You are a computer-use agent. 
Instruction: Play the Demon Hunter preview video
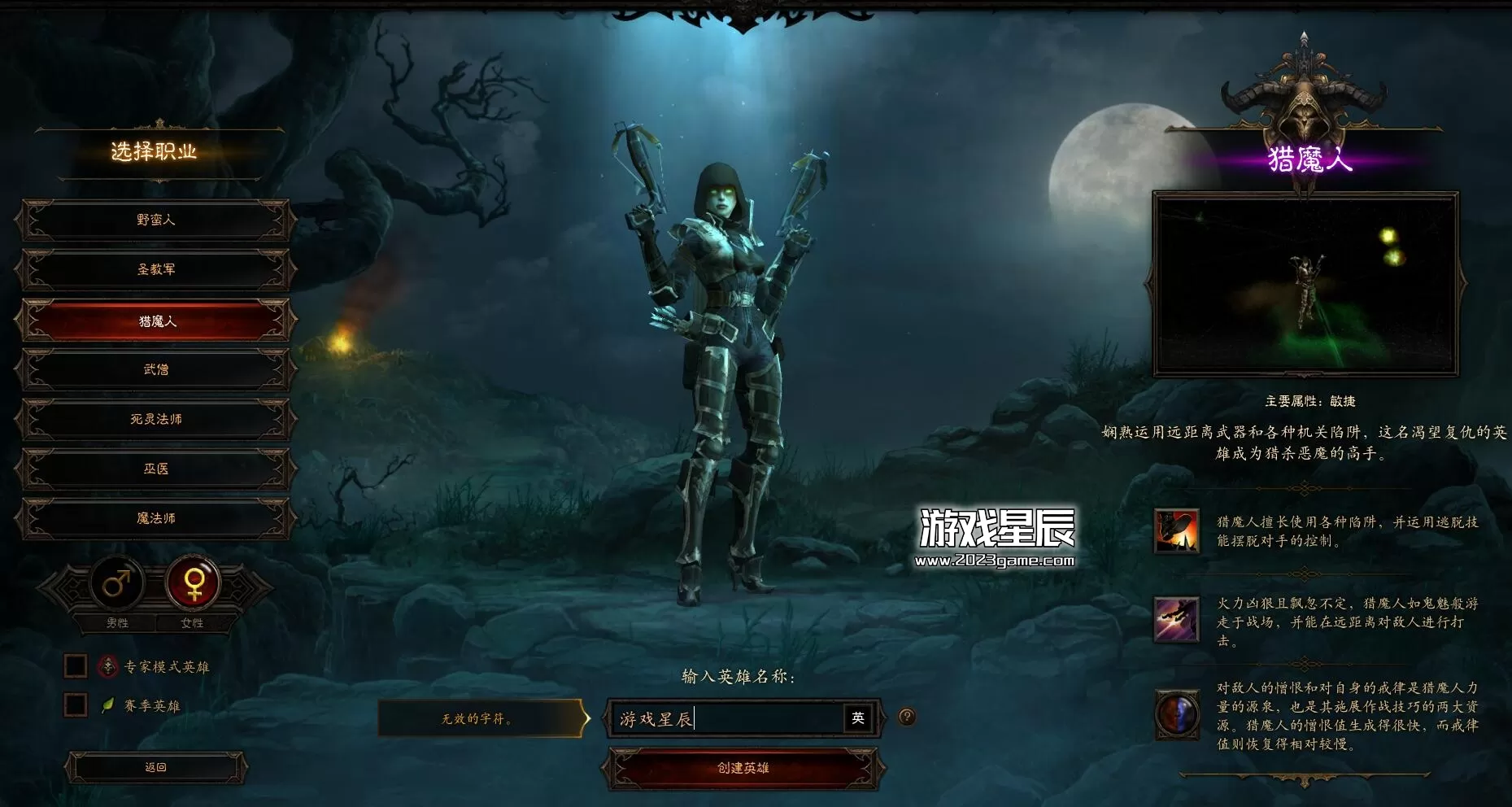[x=1305, y=285]
